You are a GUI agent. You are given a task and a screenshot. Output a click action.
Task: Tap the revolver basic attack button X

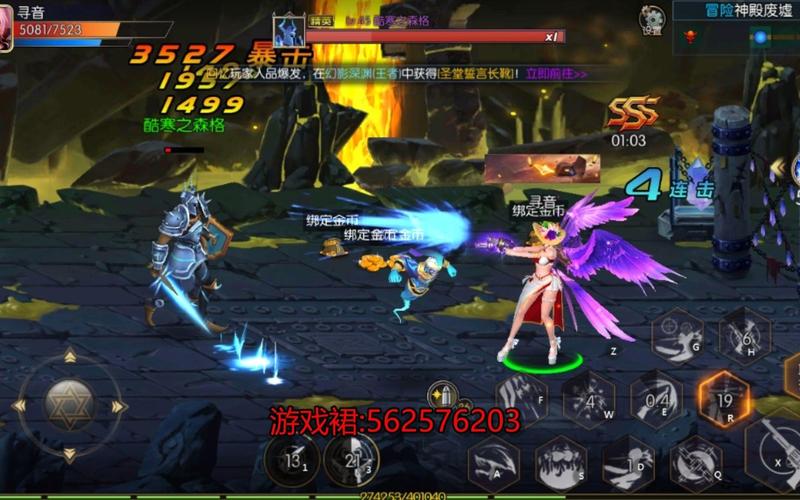click(775, 450)
